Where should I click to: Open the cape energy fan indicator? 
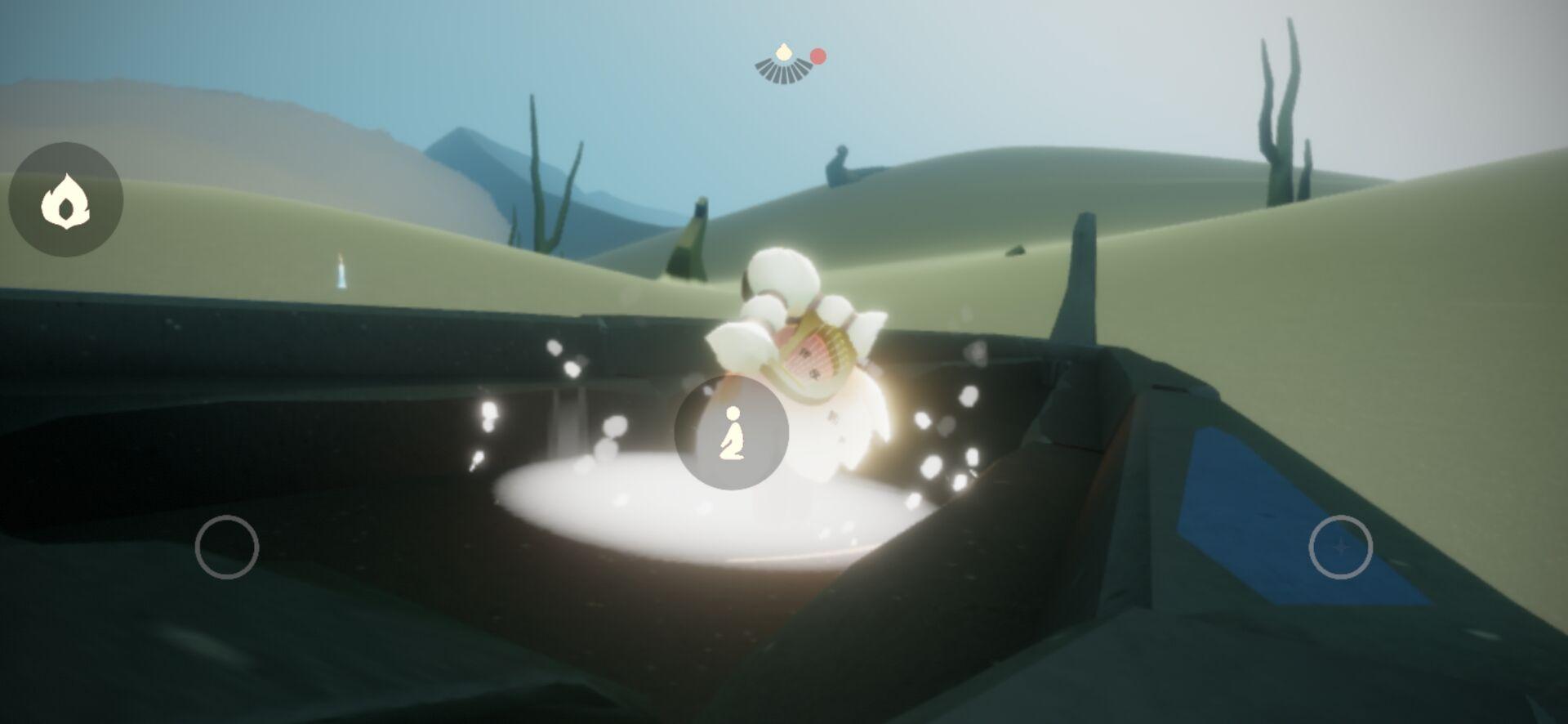point(784,65)
